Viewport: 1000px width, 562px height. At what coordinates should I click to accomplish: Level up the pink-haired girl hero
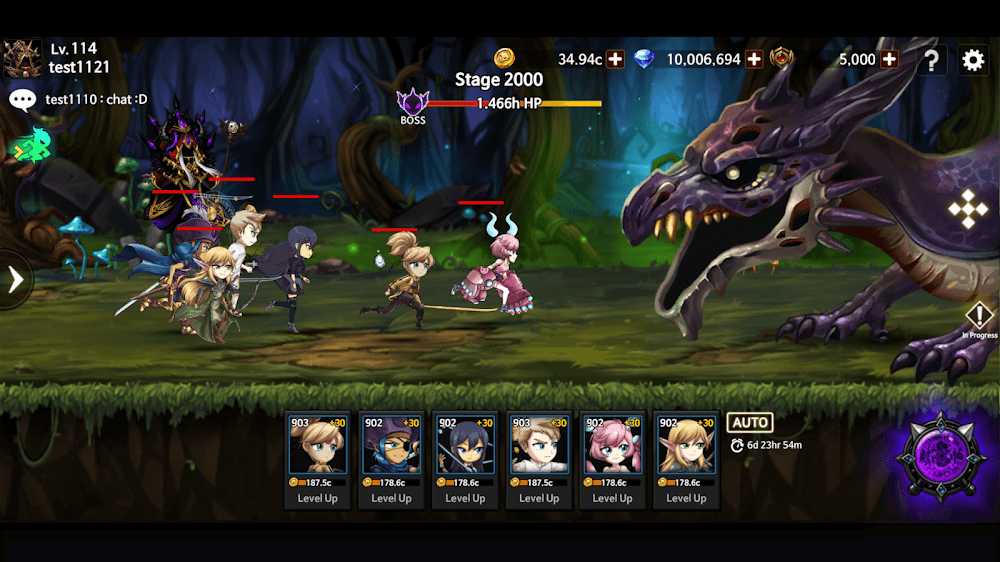pyautogui.click(x=613, y=498)
